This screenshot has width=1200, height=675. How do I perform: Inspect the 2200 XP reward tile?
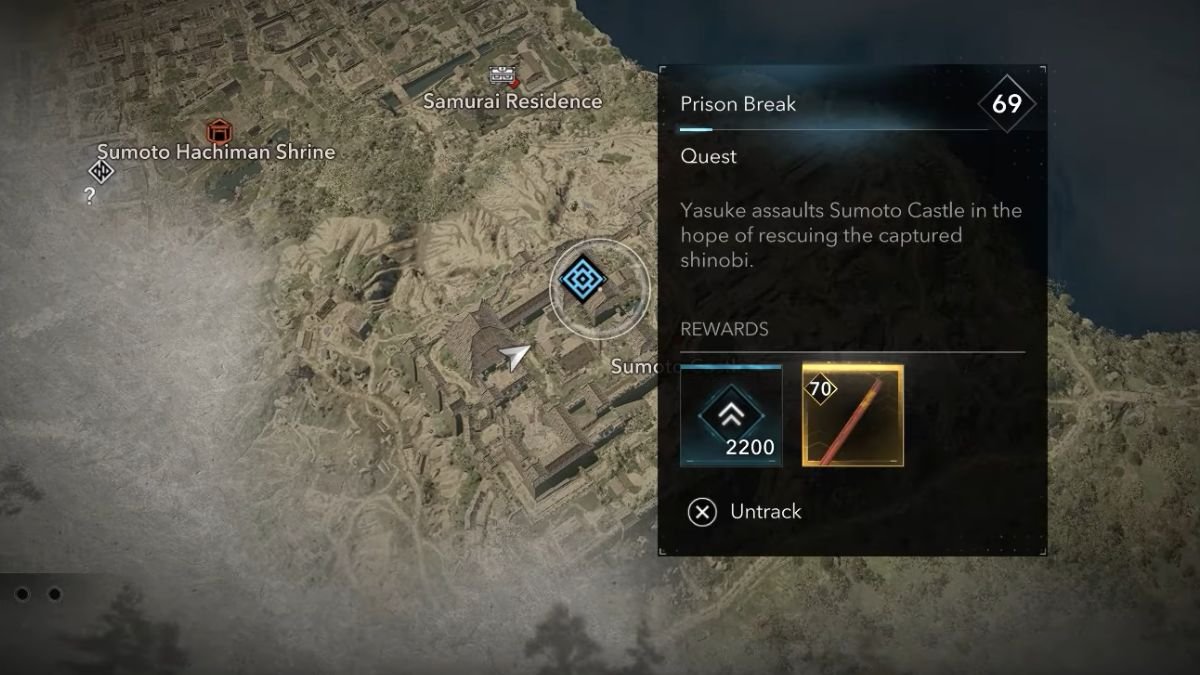click(731, 415)
